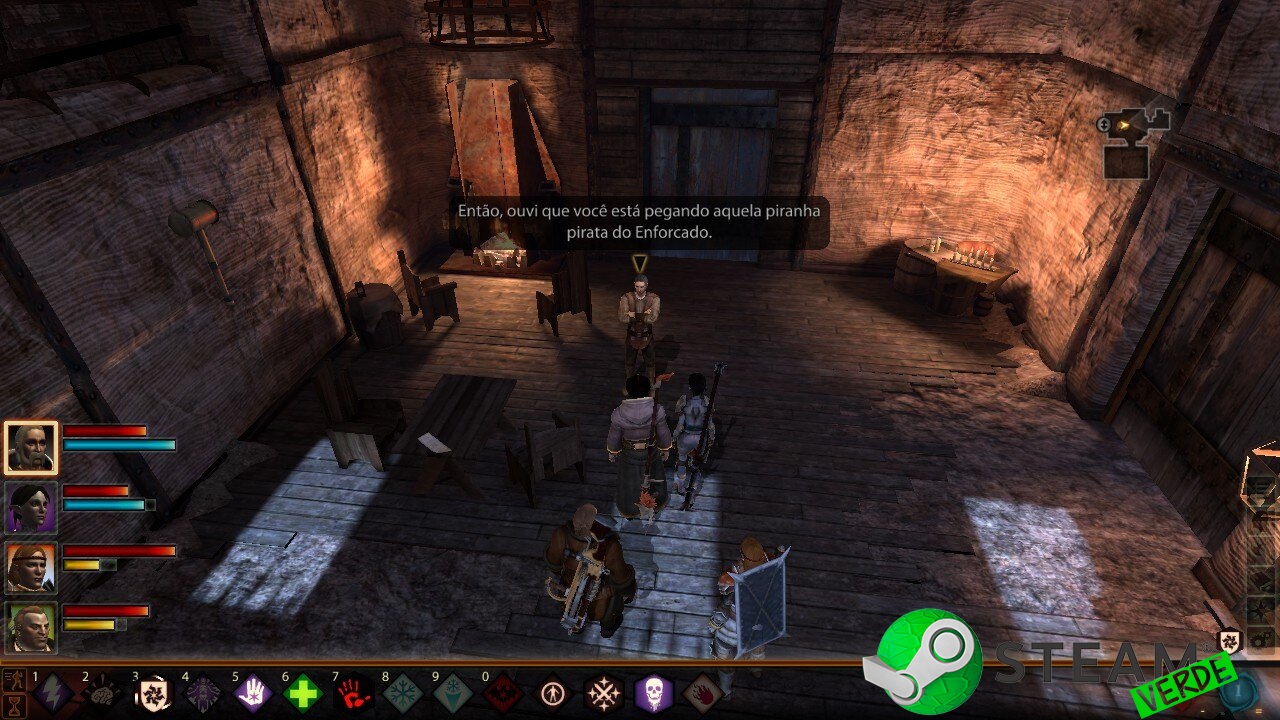Cast the green cross heal spell

pos(303,692)
